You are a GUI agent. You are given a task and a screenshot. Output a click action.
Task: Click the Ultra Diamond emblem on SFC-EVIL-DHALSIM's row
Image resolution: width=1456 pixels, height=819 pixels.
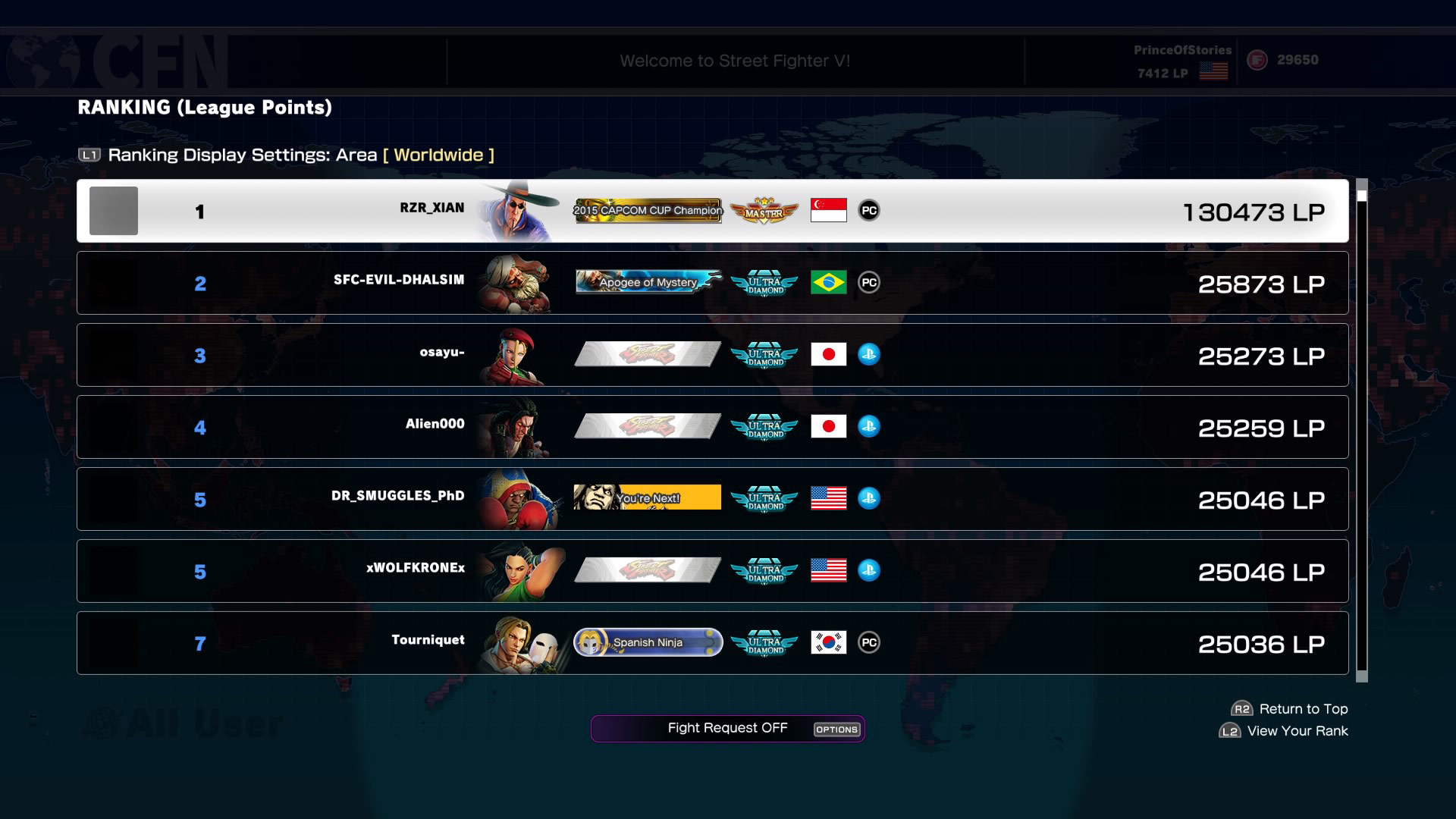tap(764, 282)
